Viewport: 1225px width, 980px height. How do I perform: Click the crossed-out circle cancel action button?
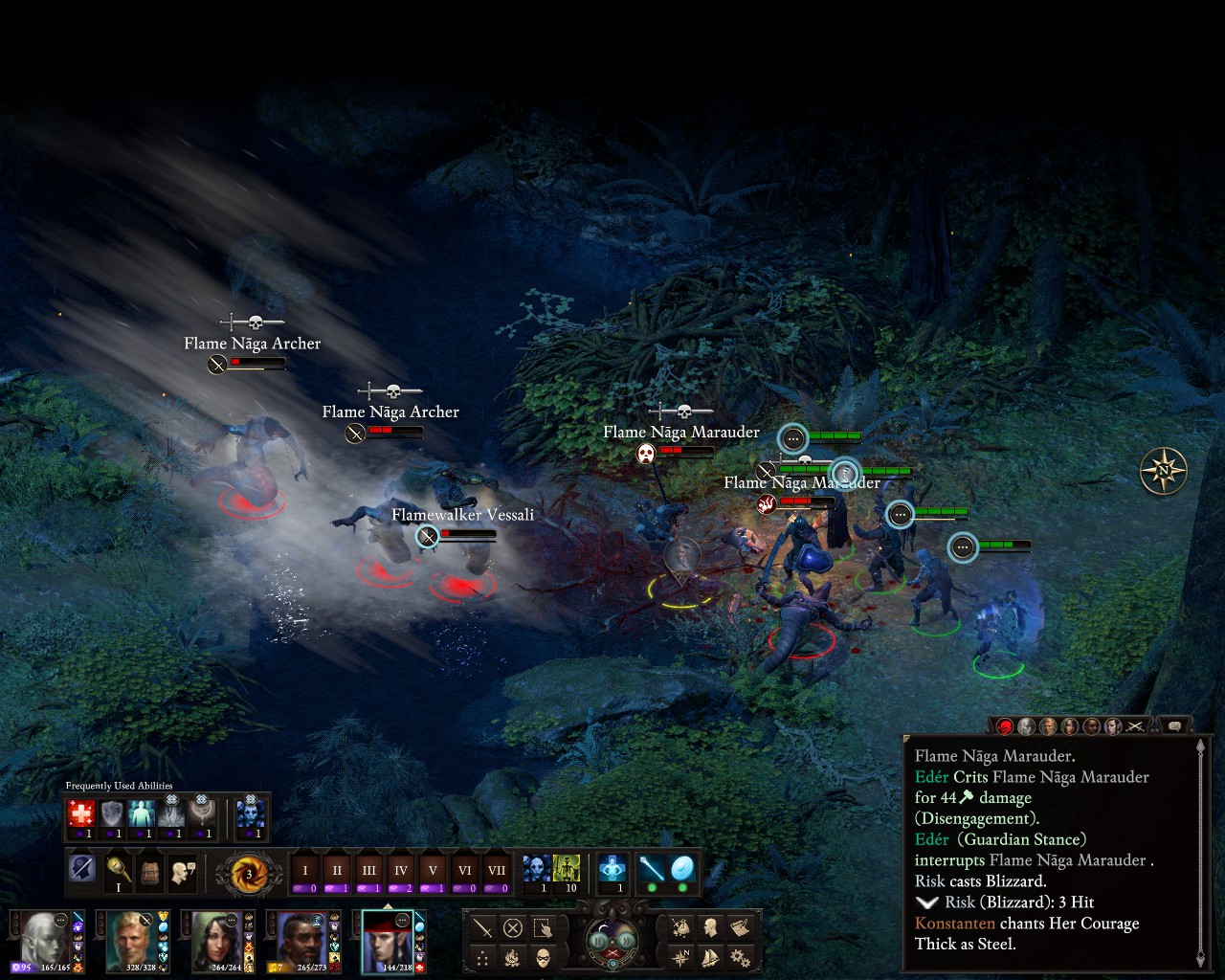click(513, 927)
